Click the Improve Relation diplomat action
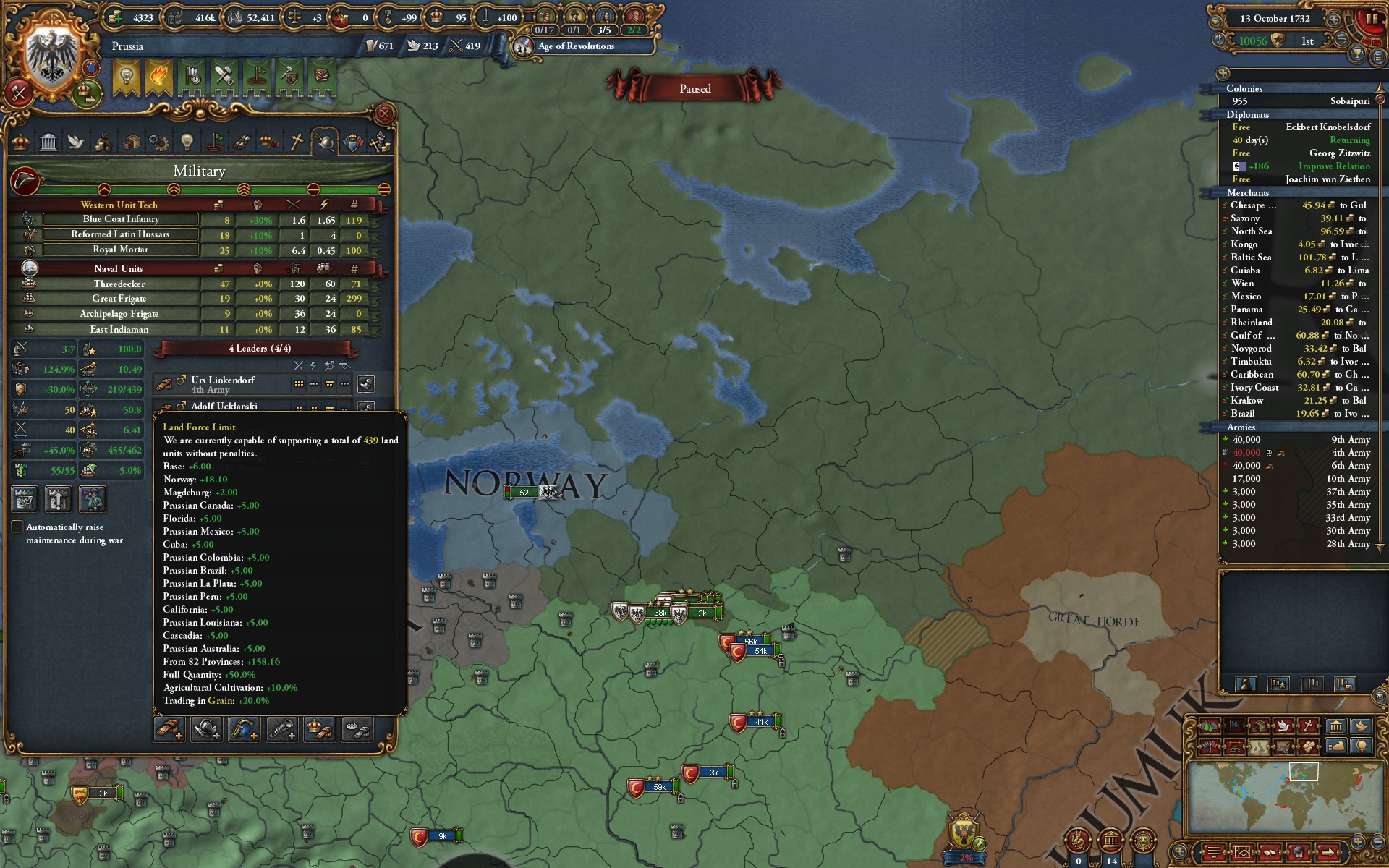 click(1335, 166)
